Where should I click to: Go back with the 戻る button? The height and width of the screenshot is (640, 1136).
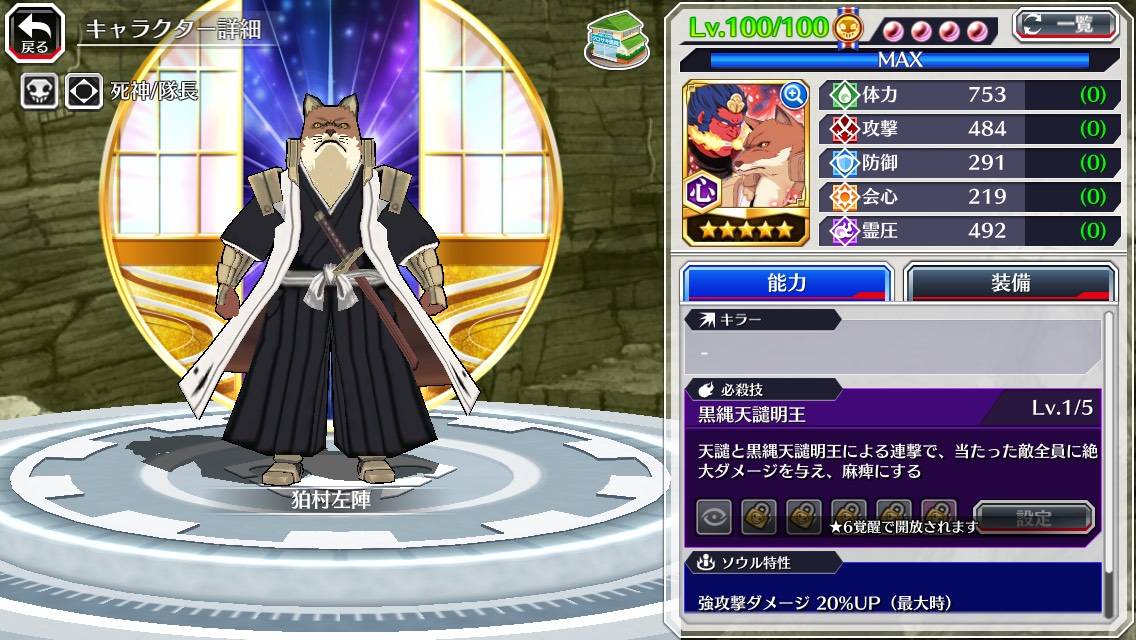point(34,34)
